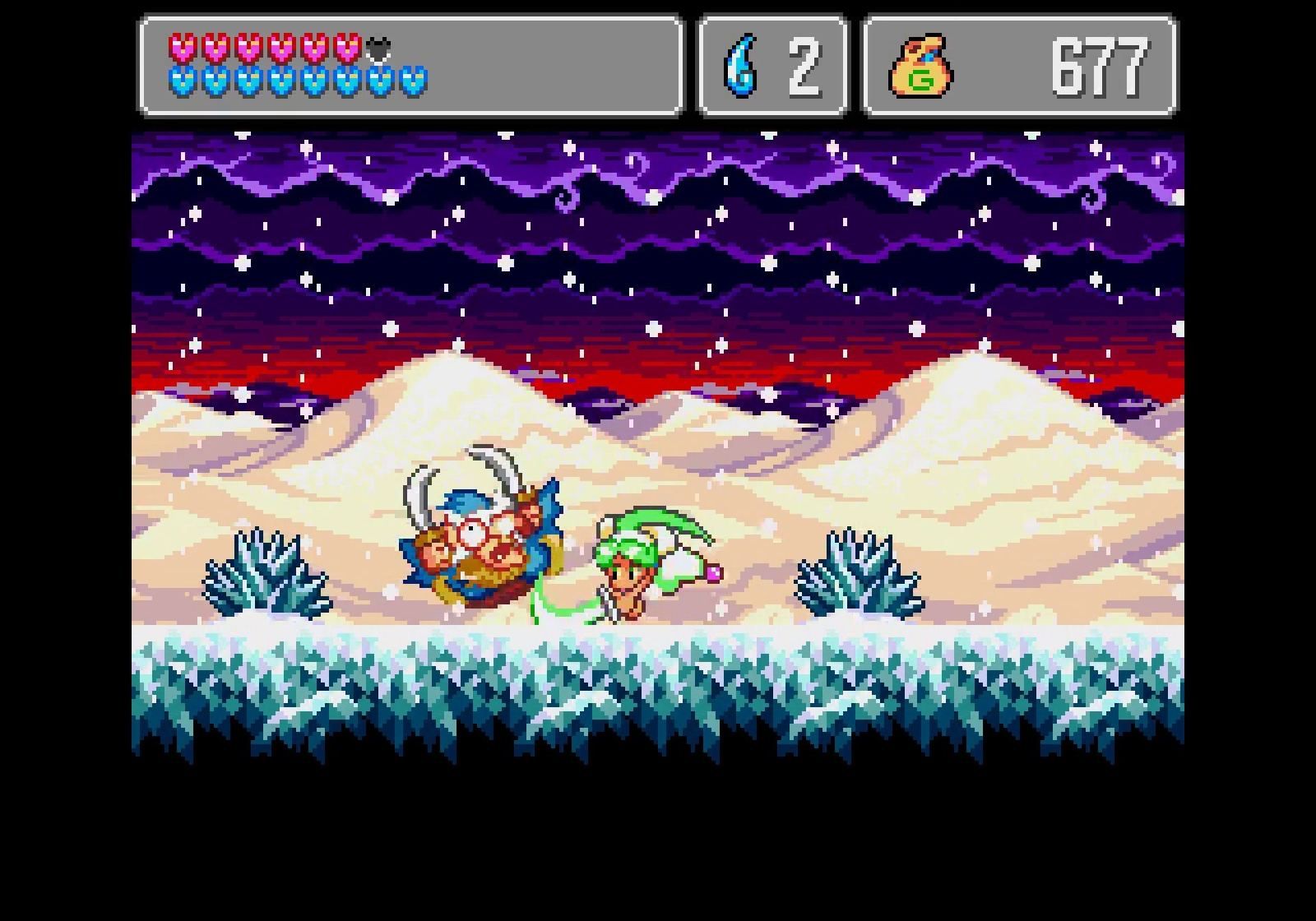1316x921 pixels.
Task: Click the gold money bag icon
Action: (x=923, y=66)
